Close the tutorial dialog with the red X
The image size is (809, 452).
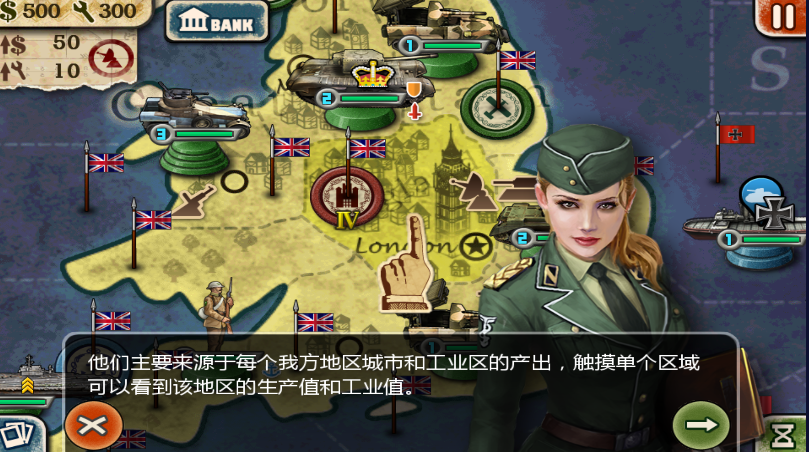pyautogui.click(x=93, y=425)
